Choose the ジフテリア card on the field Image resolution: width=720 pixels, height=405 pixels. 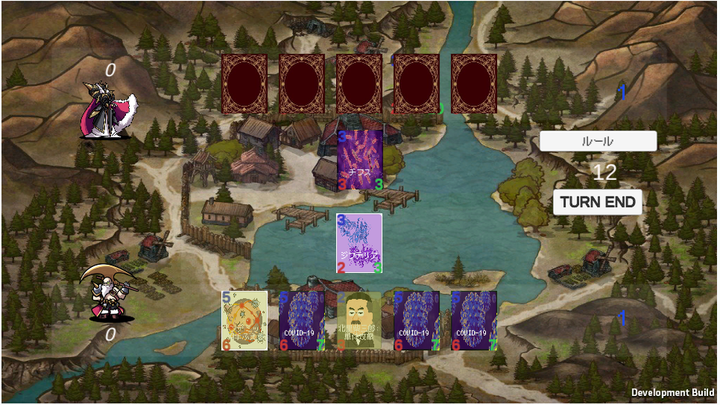359,242
